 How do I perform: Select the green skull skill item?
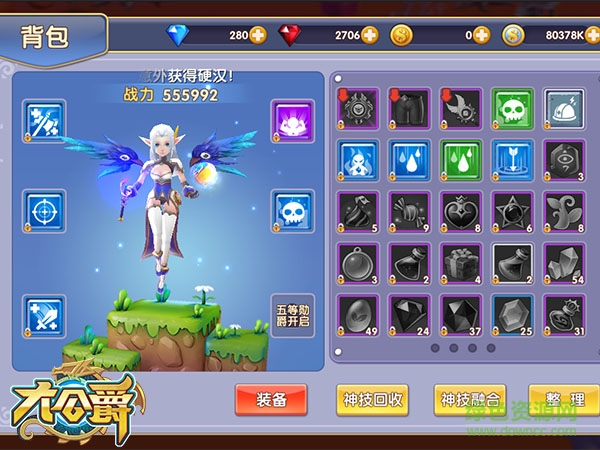point(512,108)
